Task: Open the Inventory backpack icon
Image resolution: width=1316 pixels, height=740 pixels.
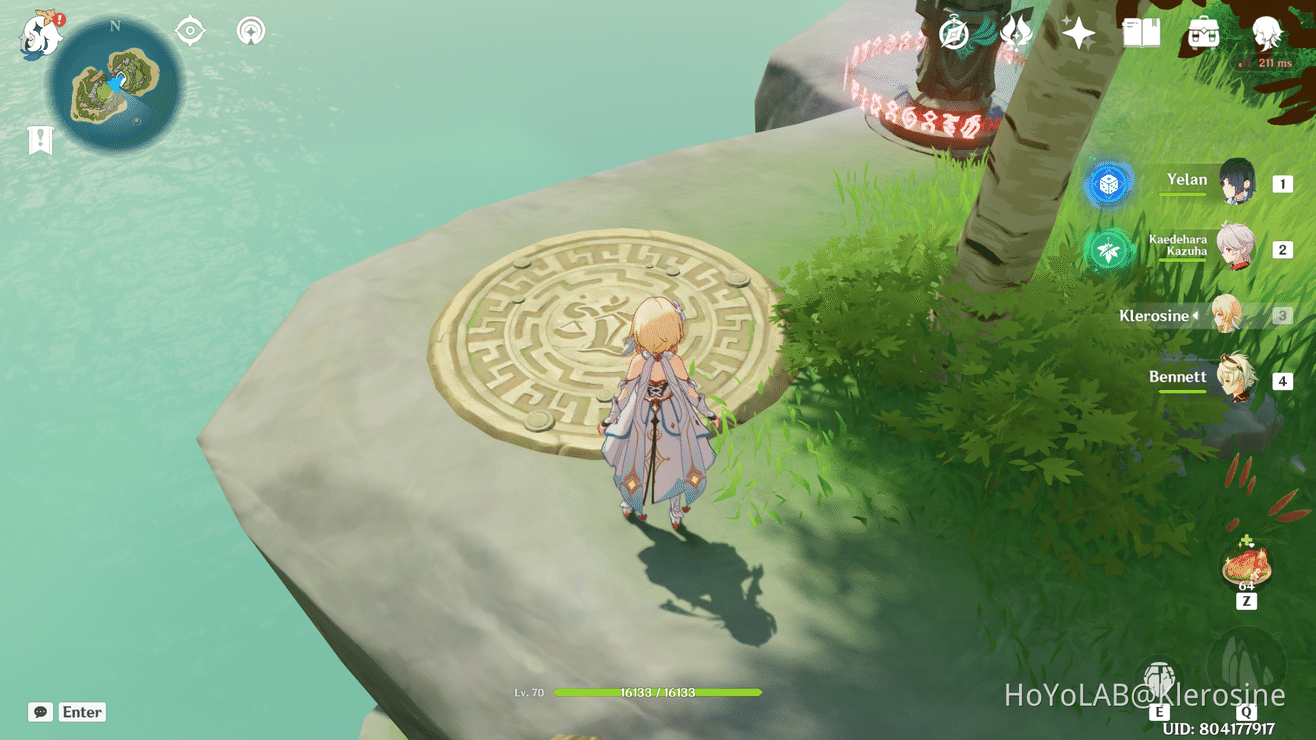Action: pos(1203,33)
